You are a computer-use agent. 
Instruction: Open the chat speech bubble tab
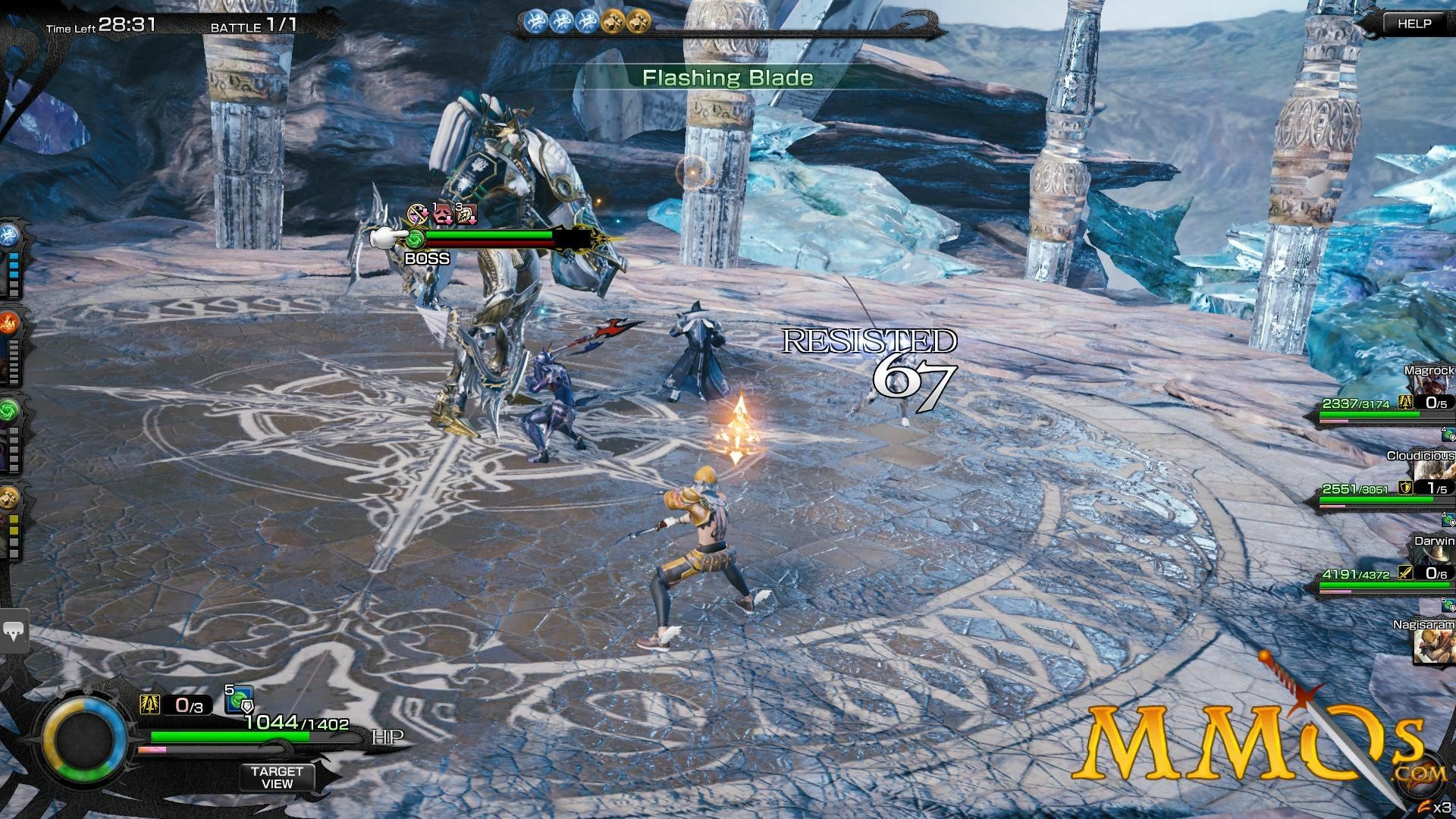click(x=14, y=629)
